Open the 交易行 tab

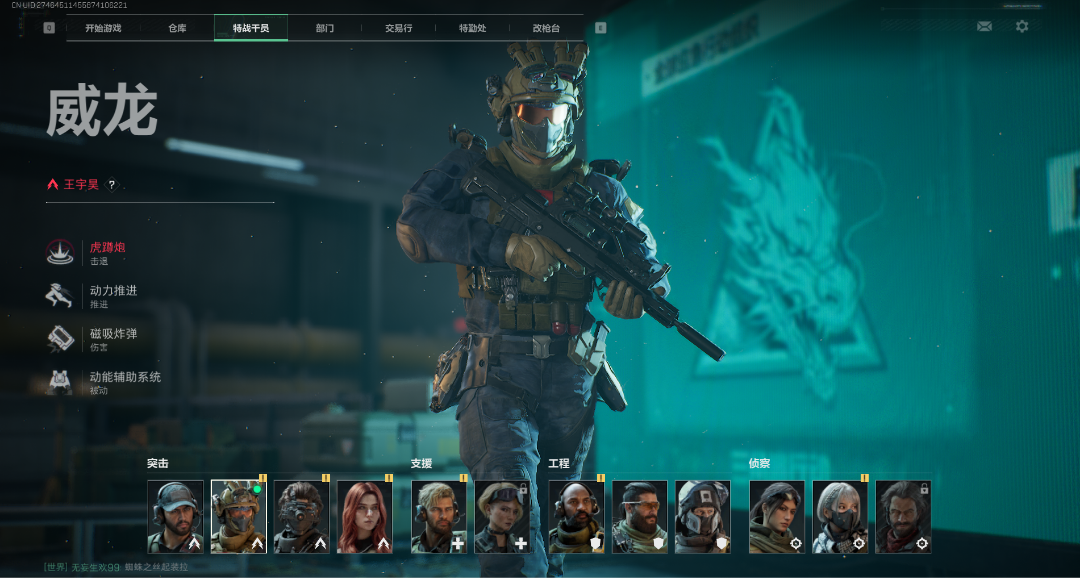click(398, 28)
